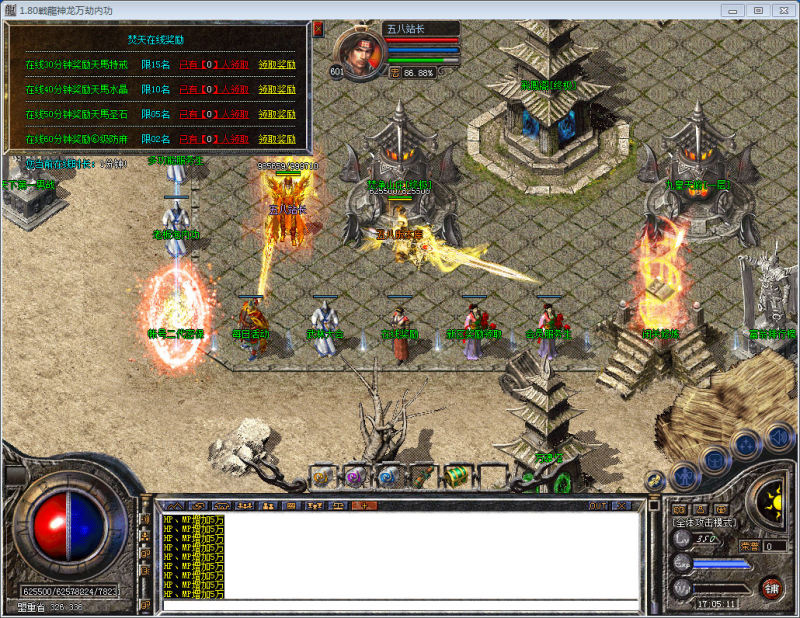This screenshot has height=618, width=800.
Task: Click the sound speaker round button
Action: [778, 437]
